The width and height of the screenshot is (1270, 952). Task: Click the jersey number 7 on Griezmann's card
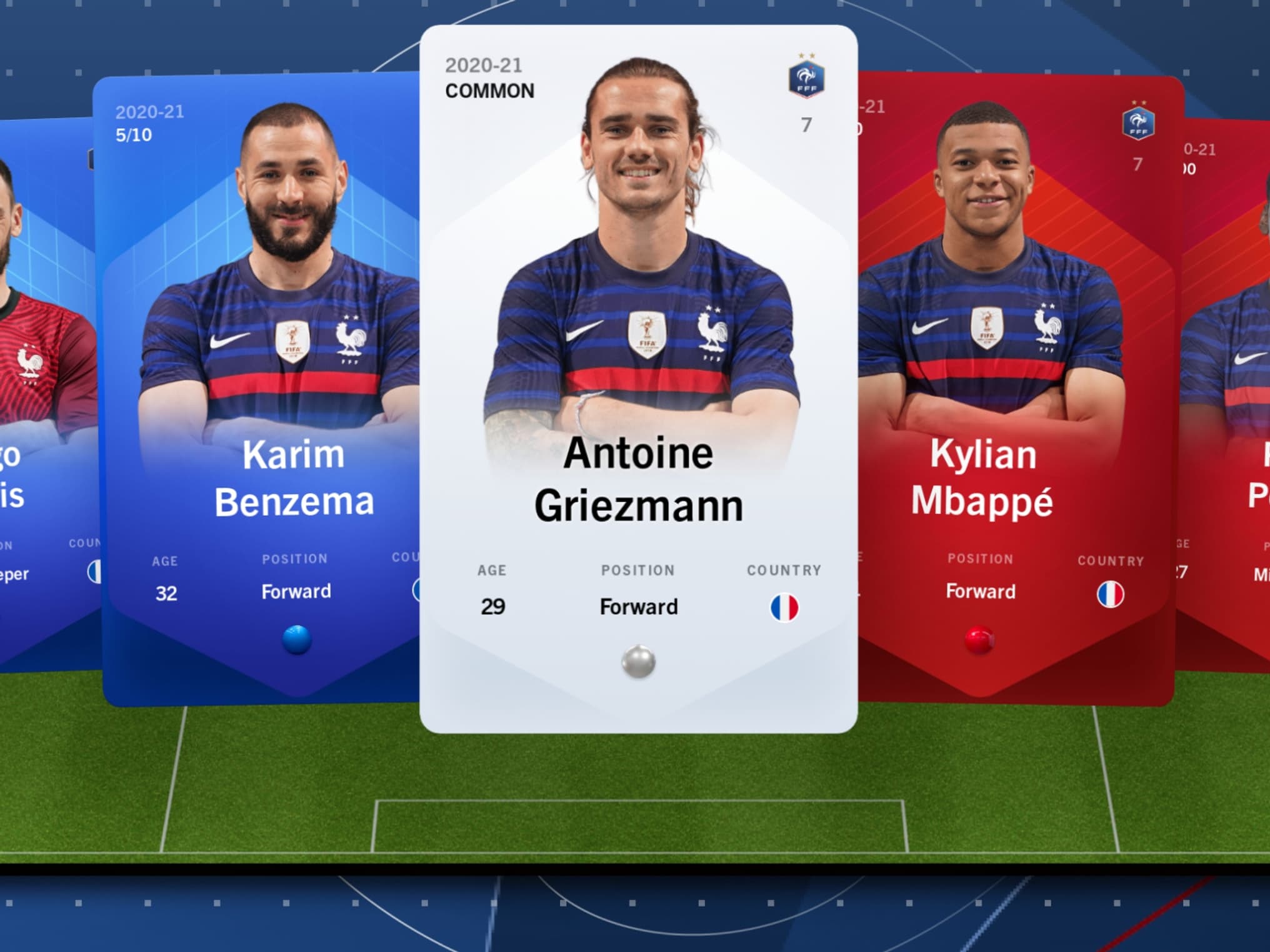tap(807, 125)
